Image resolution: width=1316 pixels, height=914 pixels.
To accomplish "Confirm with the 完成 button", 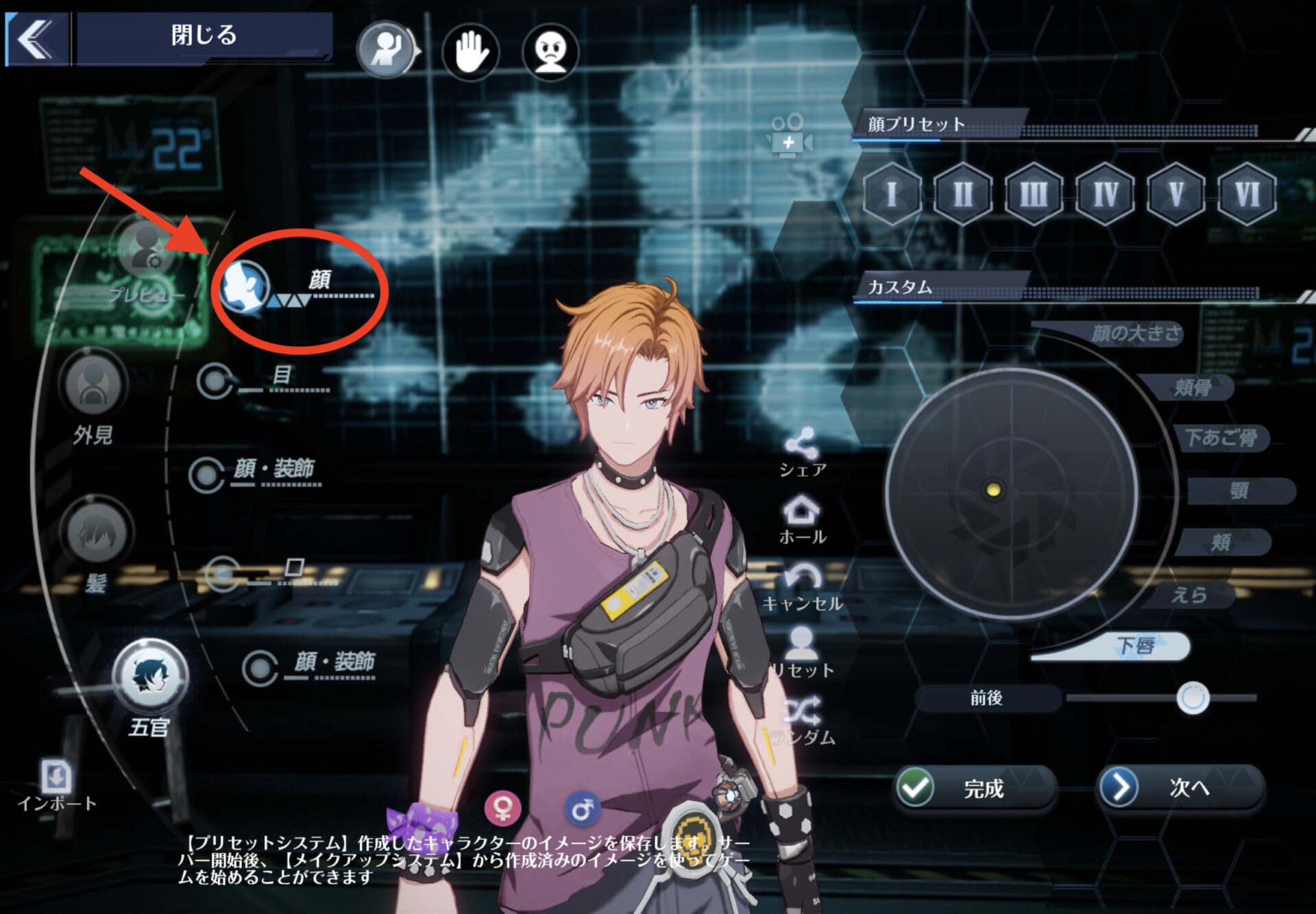I will [974, 789].
